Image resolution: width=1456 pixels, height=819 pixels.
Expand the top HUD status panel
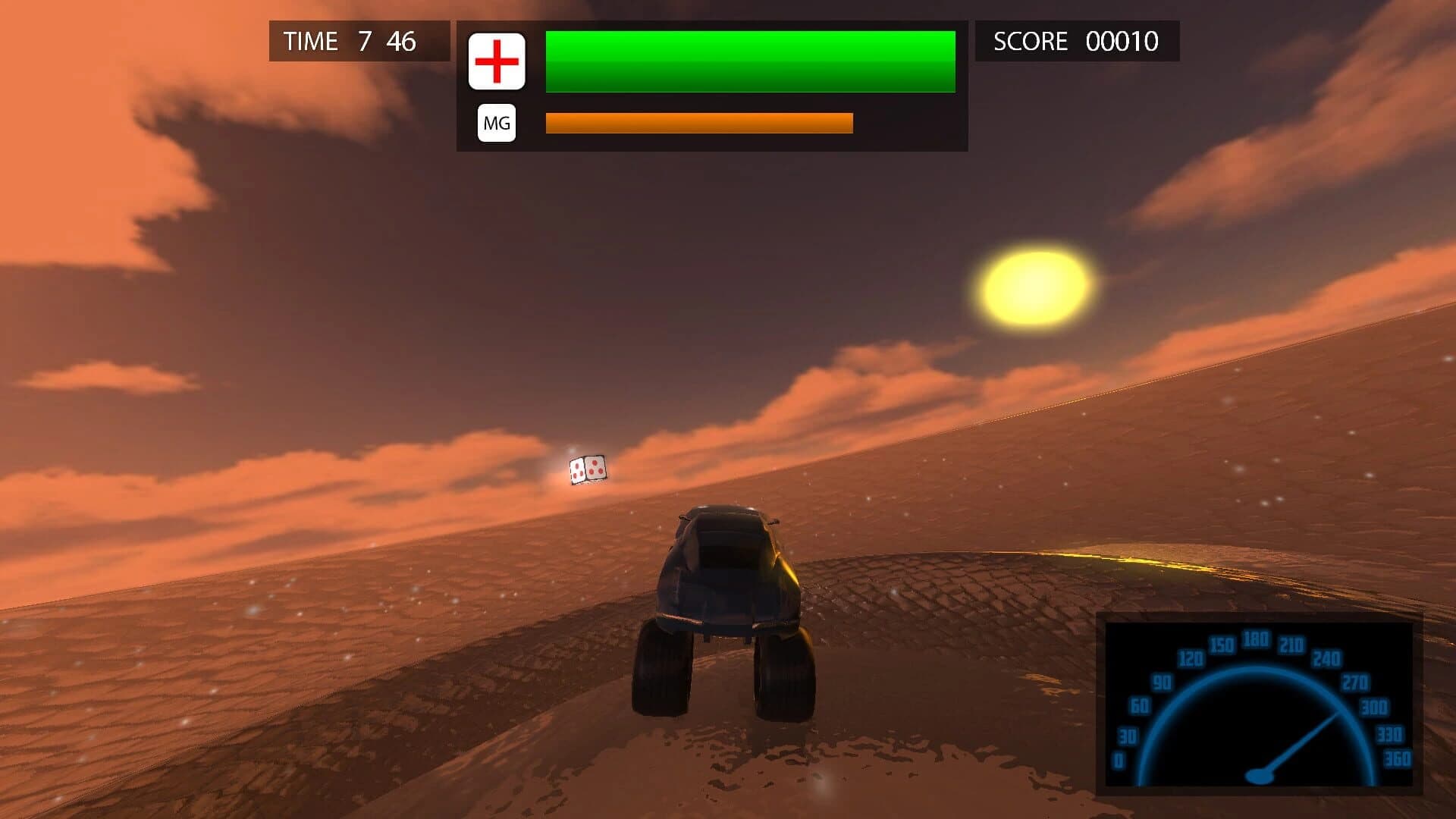(x=713, y=83)
